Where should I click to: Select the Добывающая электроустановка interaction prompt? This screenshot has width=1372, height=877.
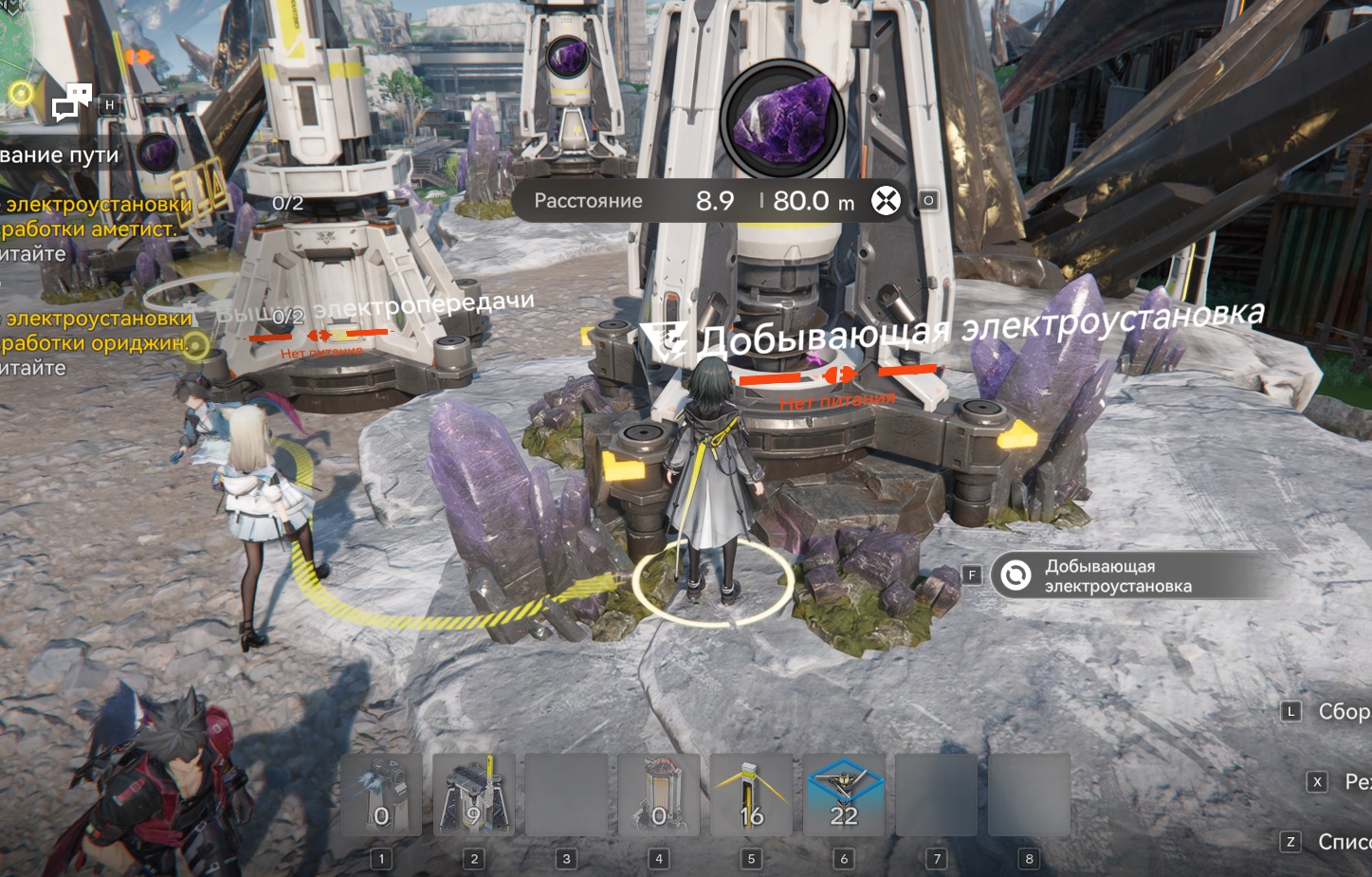coord(1119,576)
